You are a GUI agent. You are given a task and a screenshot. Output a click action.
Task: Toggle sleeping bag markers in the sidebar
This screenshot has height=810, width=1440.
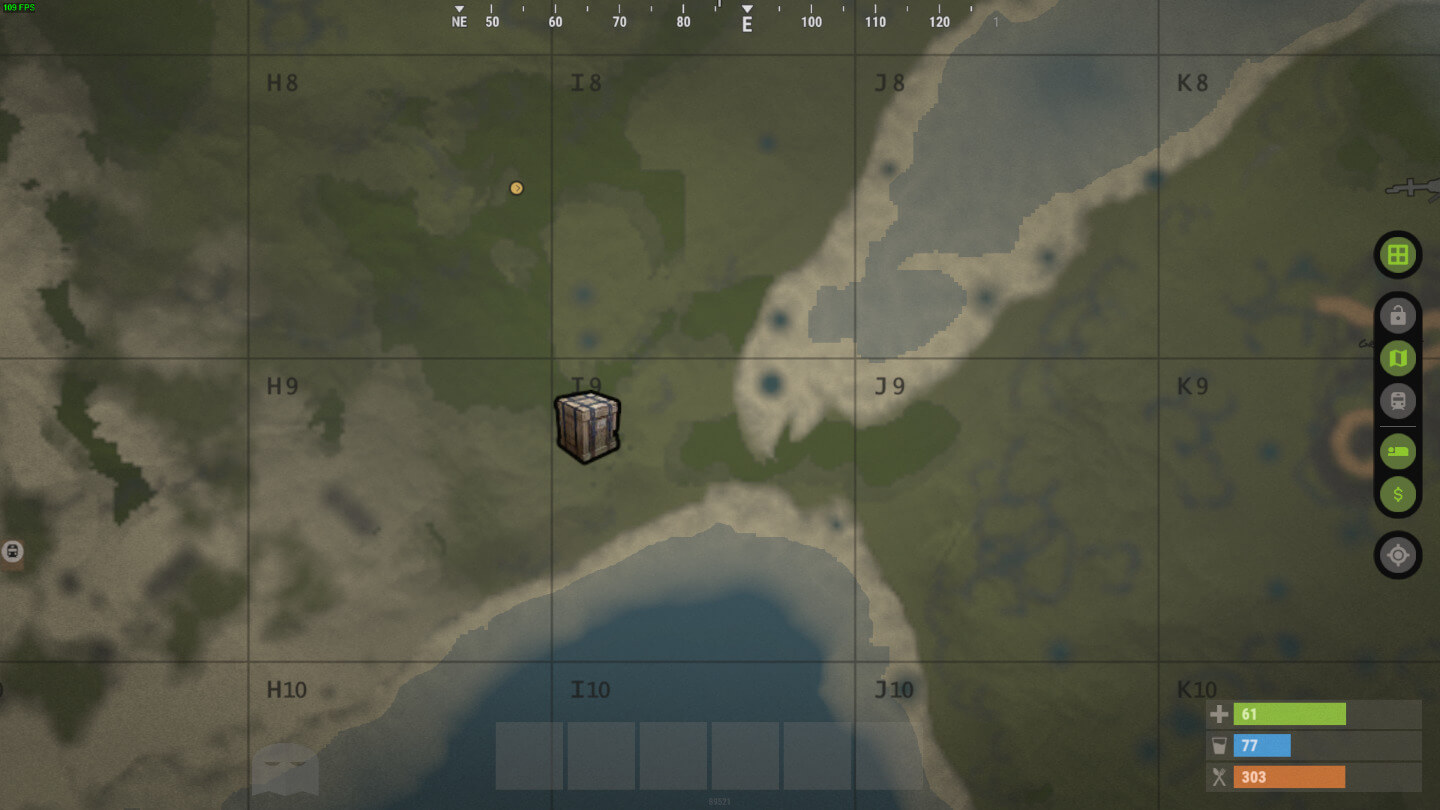pyautogui.click(x=1397, y=451)
